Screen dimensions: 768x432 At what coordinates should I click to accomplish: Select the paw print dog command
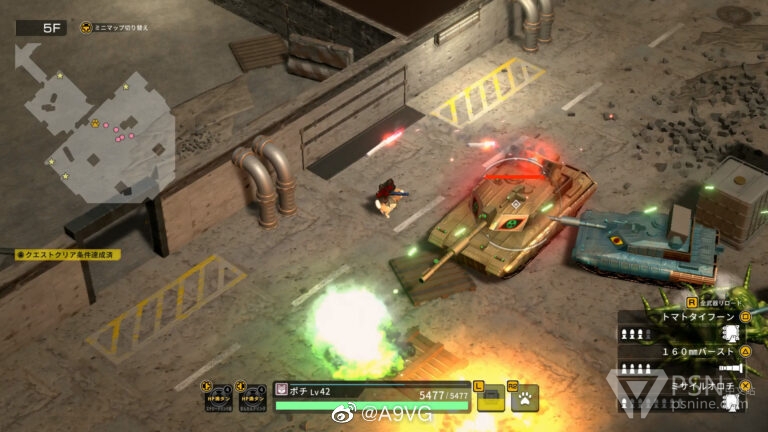coord(525,398)
